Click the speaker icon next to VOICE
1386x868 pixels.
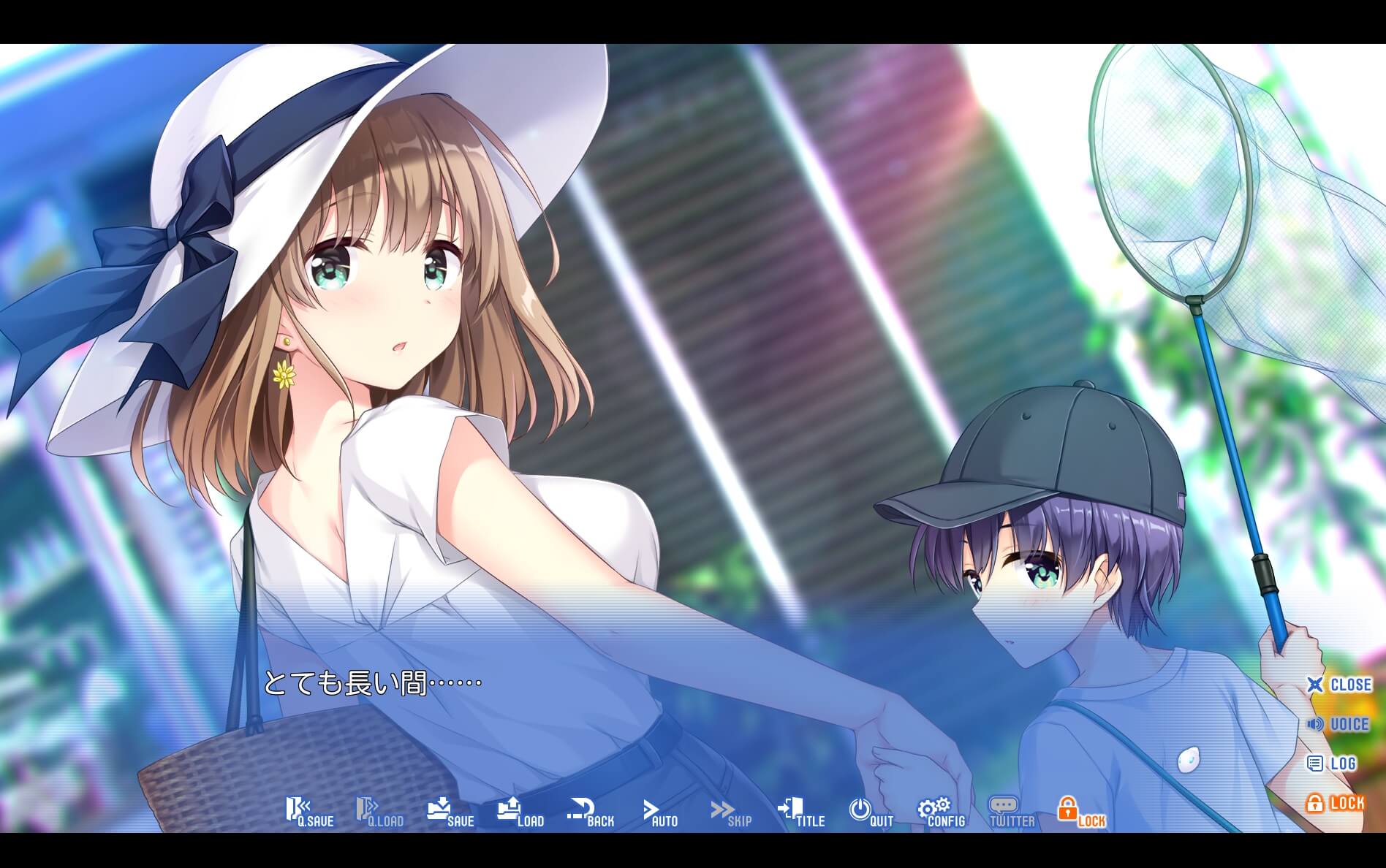(x=1316, y=724)
